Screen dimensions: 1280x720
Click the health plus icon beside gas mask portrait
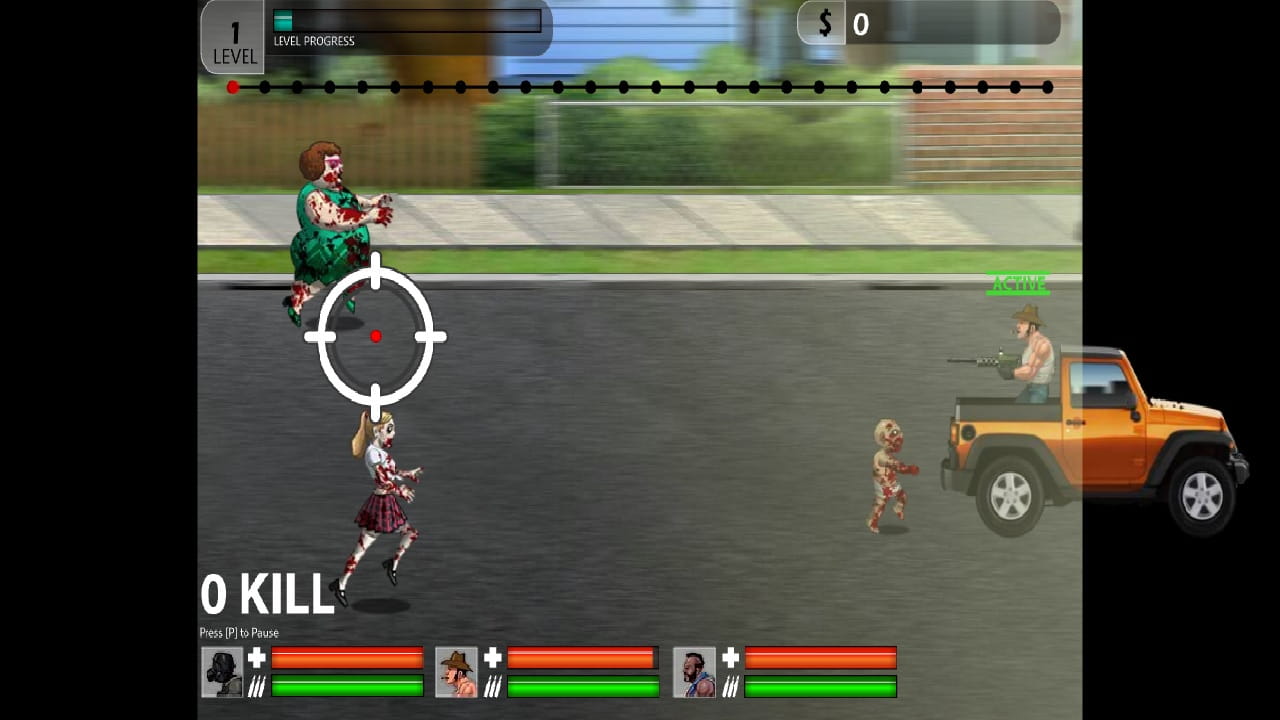[x=254, y=658]
